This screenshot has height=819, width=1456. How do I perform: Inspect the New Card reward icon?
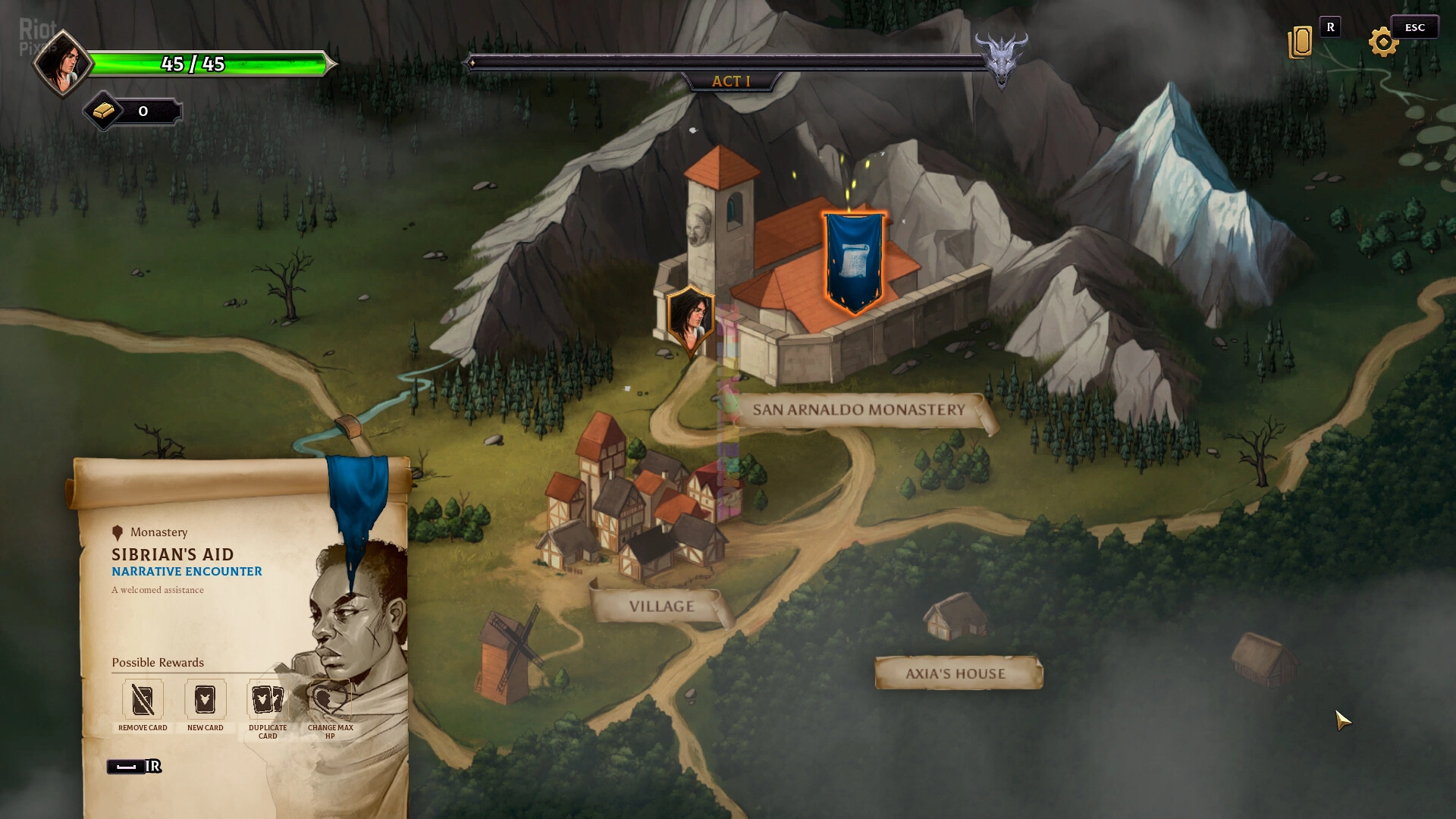(x=205, y=699)
